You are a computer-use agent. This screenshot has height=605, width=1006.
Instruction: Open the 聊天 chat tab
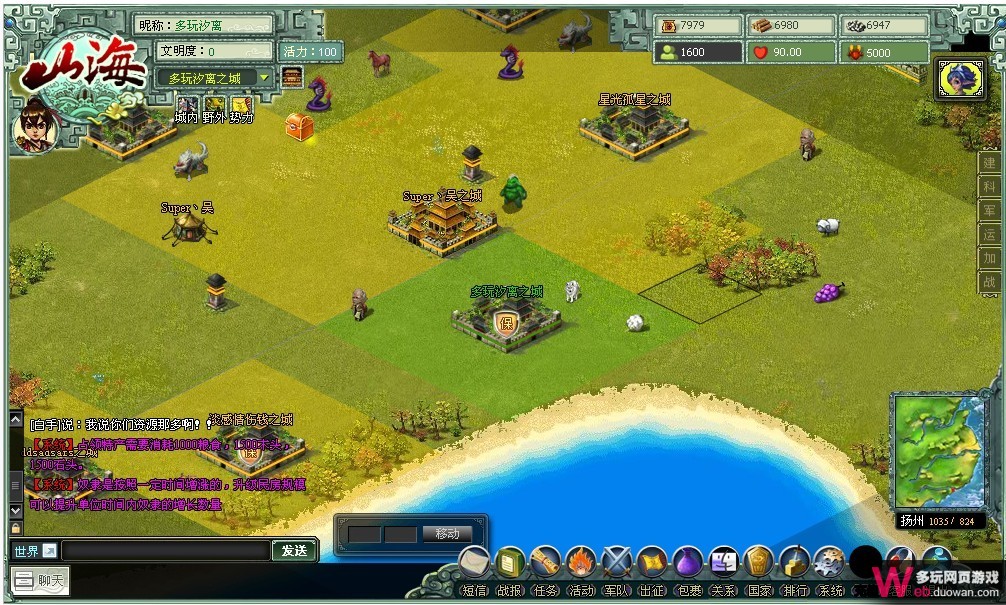coord(41,580)
